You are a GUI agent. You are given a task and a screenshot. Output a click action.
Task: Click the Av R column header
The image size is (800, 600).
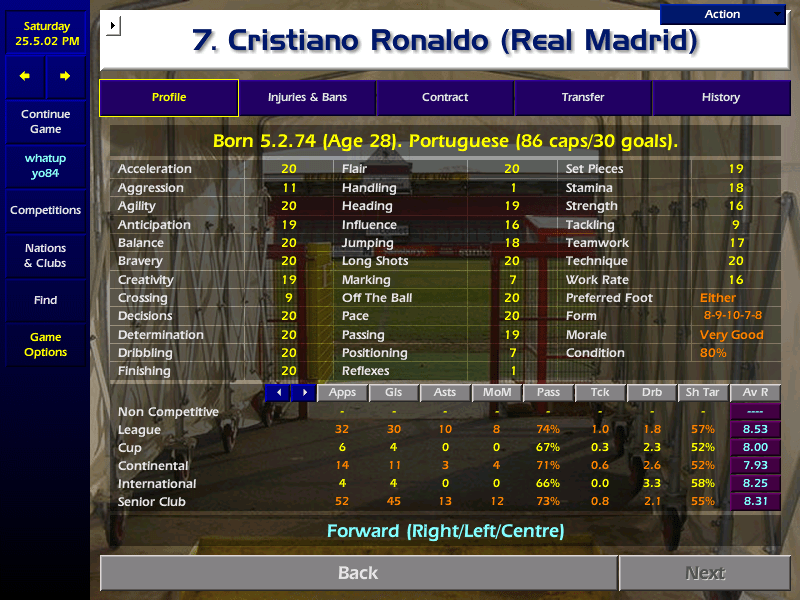tap(756, 393)
